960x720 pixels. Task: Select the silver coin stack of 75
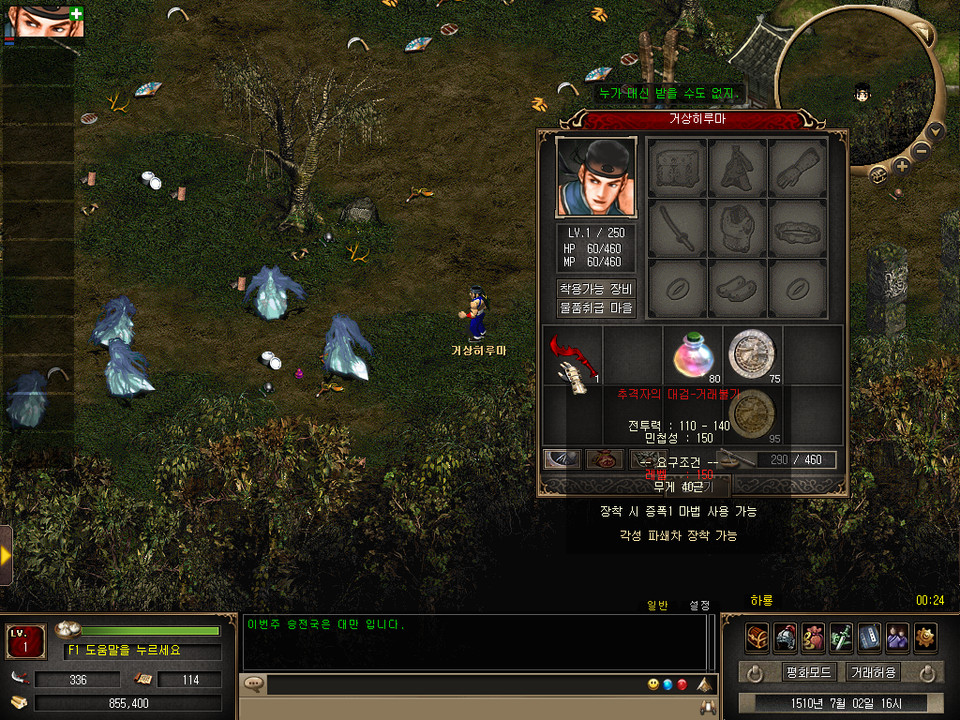click(751, 355)
